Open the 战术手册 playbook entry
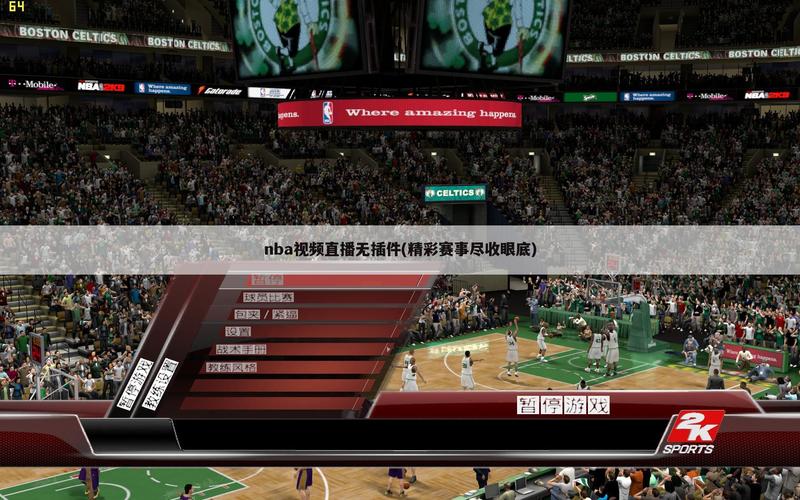Screen dimensions: 800x500 coord(241,349)
